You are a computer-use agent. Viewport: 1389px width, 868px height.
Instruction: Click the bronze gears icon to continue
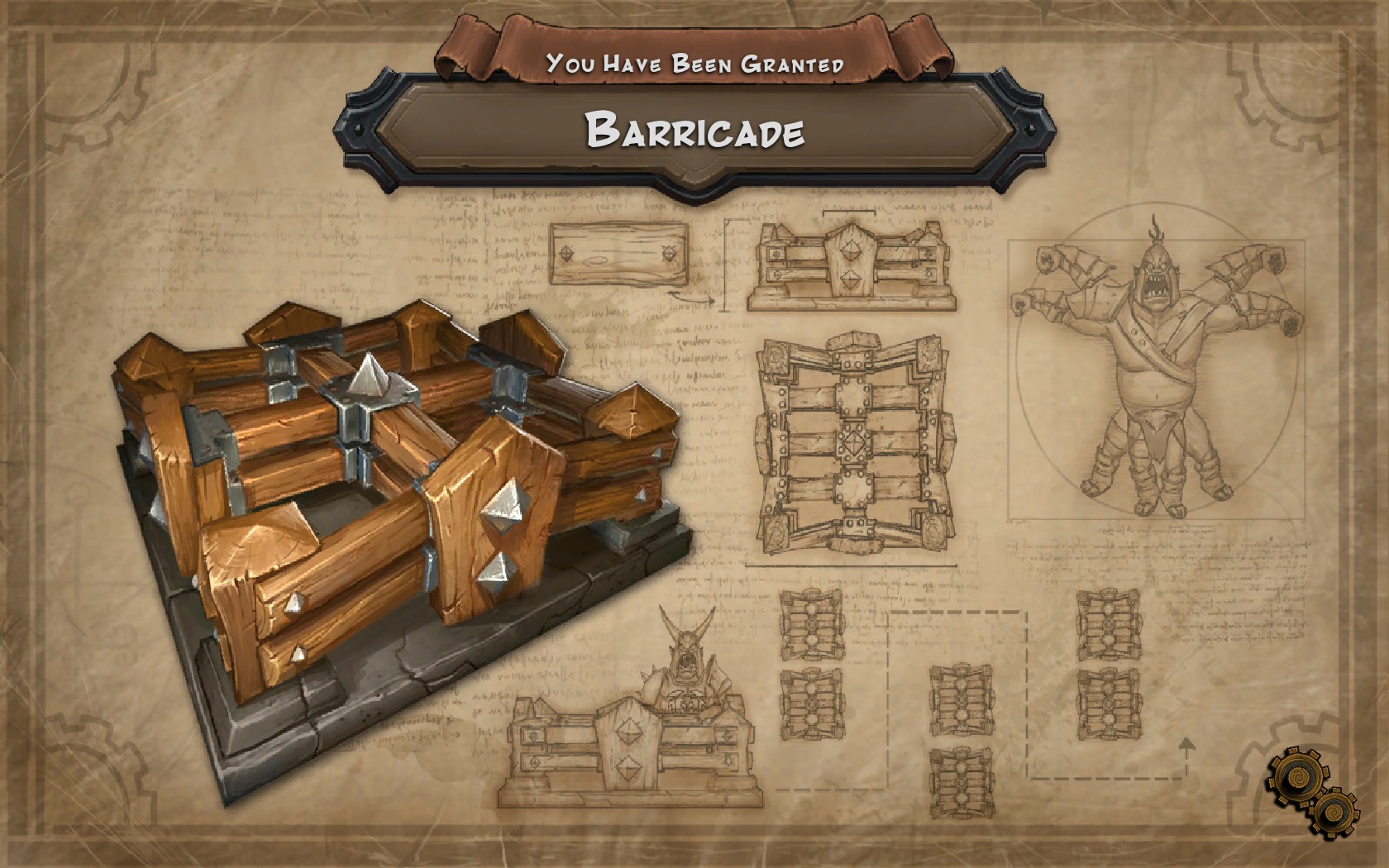pos(1312,792)
